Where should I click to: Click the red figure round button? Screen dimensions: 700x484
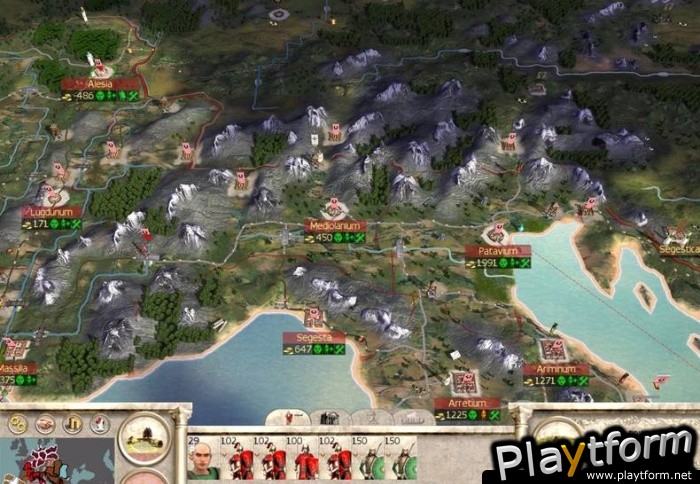coord(100,425)
